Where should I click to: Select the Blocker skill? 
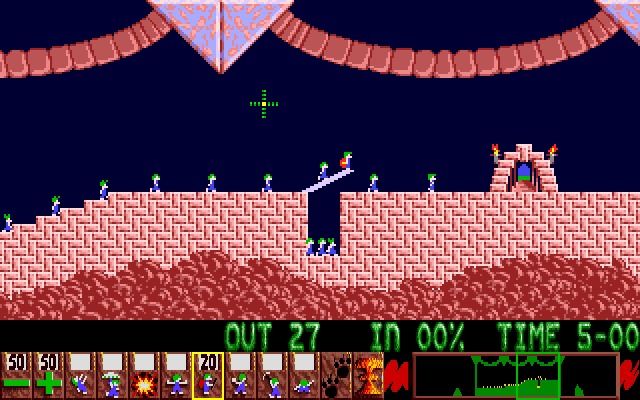[176, 375]
